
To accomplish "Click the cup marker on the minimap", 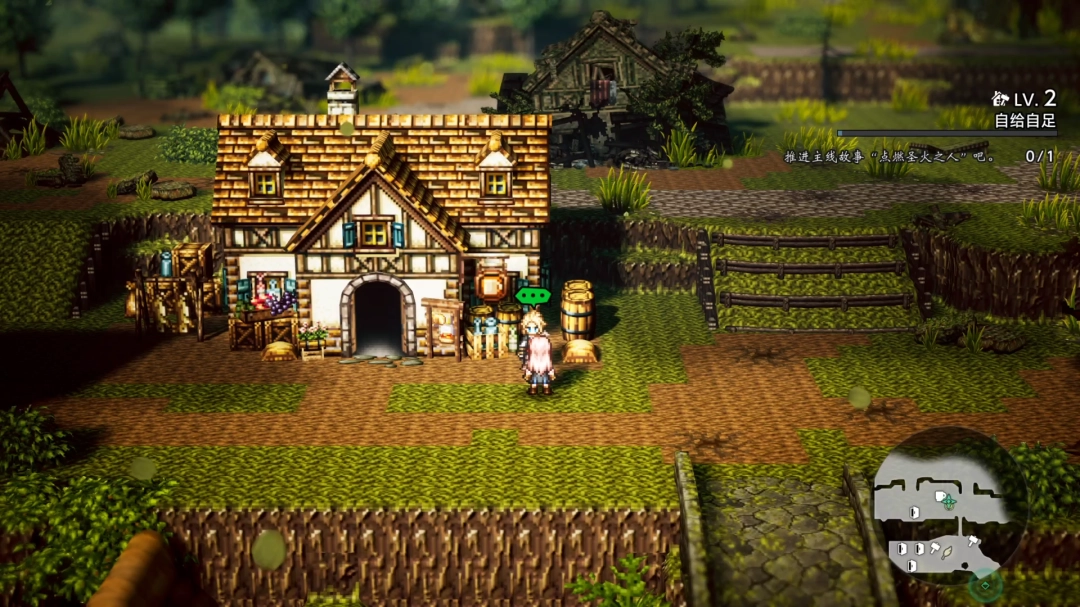I will pyautogui.click(x=940, y=495).
